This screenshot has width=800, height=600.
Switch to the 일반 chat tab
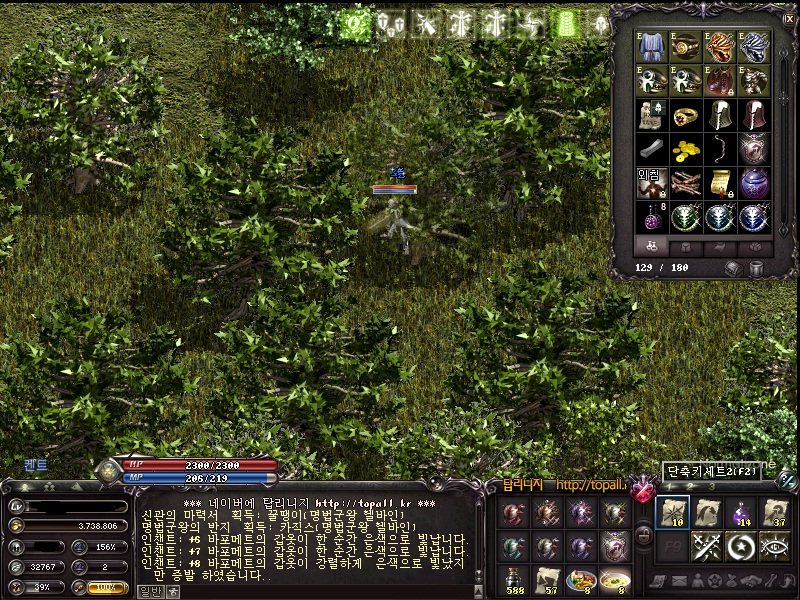[x=147, y=591]
